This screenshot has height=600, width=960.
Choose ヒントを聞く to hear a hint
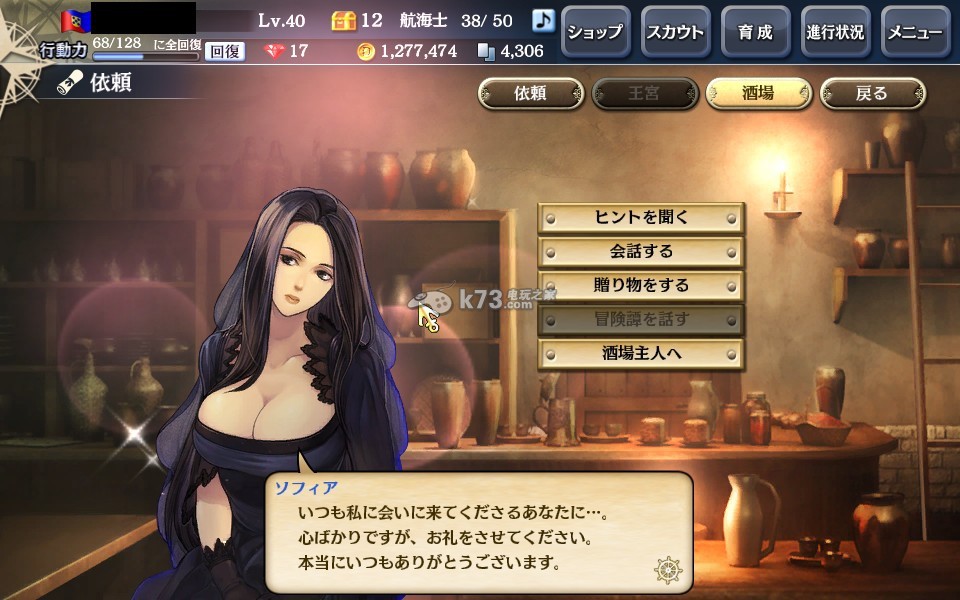pos(641,217)
